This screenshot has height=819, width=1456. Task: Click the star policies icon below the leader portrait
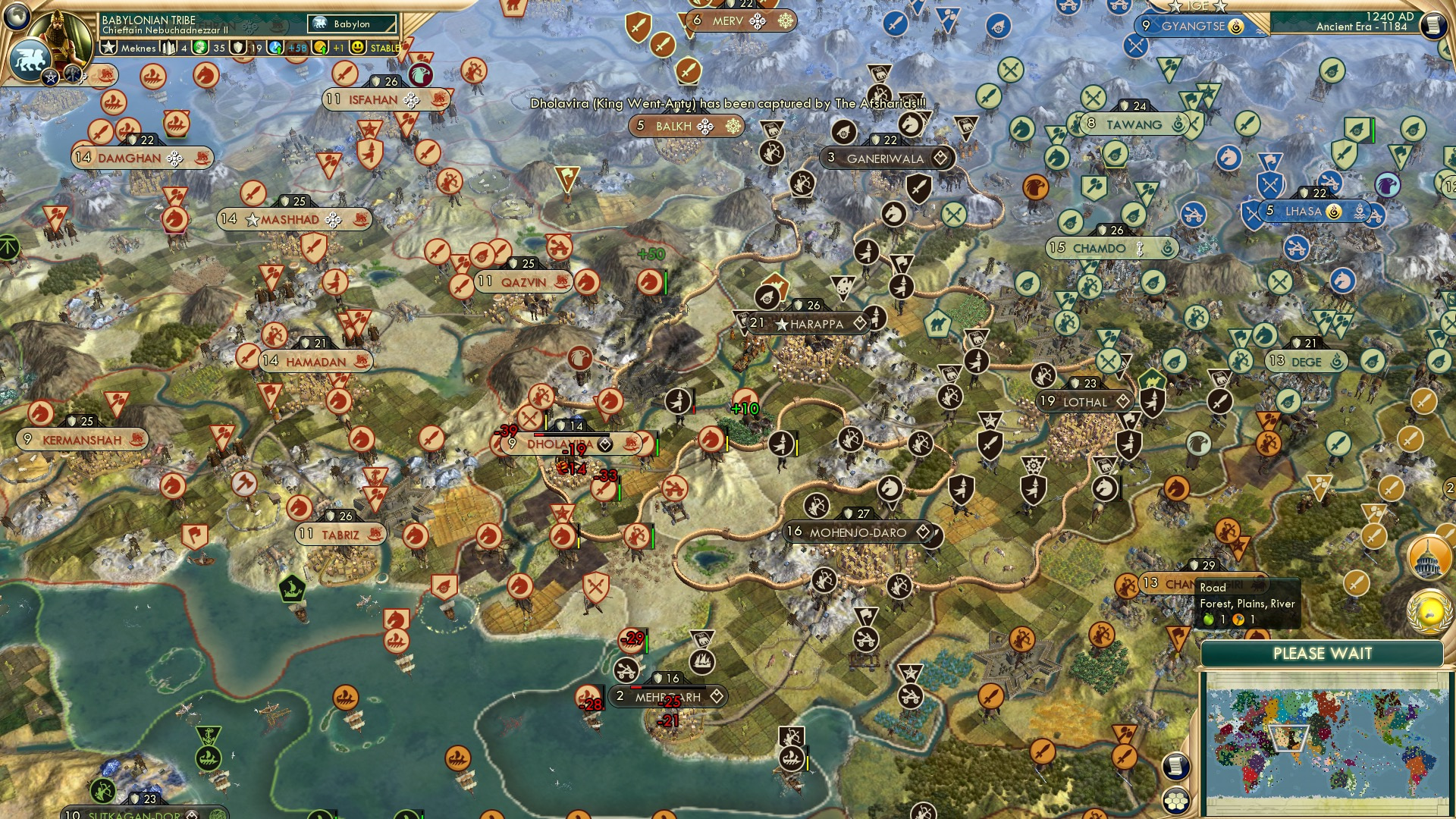[49, 76]
